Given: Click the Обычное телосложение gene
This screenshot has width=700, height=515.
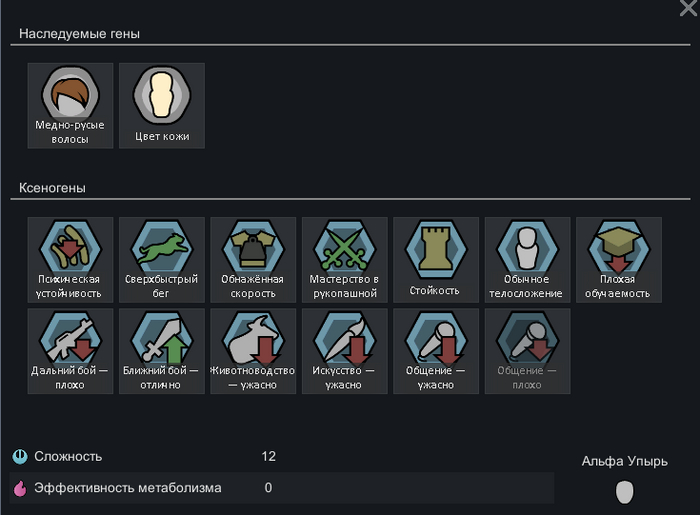Looking at the screenshot, I should (527, 260).
